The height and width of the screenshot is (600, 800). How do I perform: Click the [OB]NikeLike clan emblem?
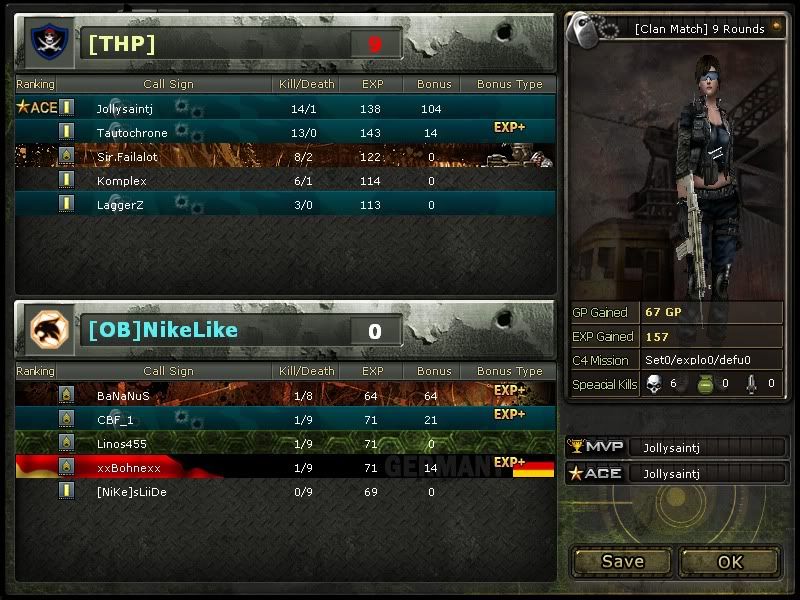pos(46,329)
